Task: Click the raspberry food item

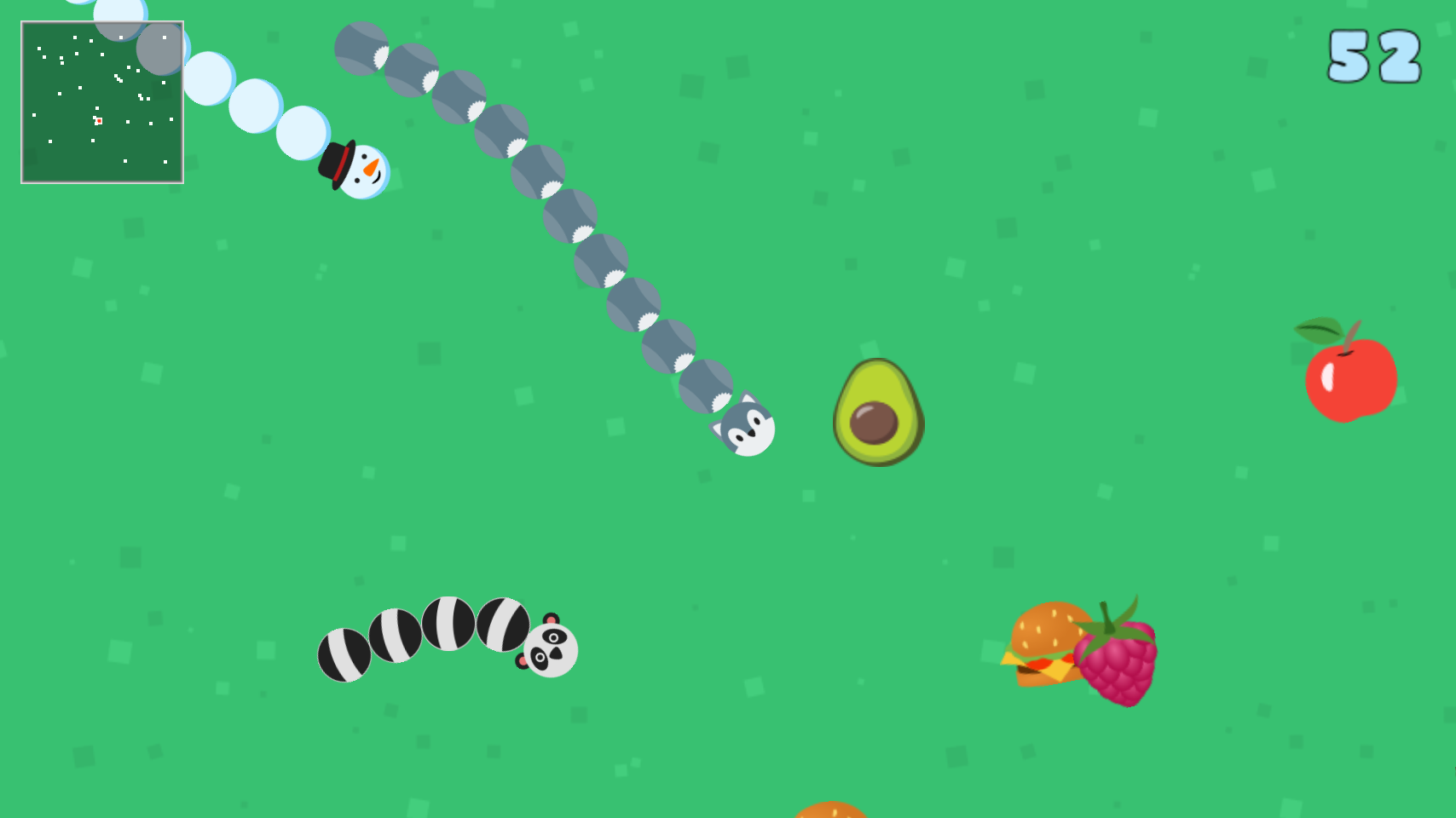Action: 1117,666
